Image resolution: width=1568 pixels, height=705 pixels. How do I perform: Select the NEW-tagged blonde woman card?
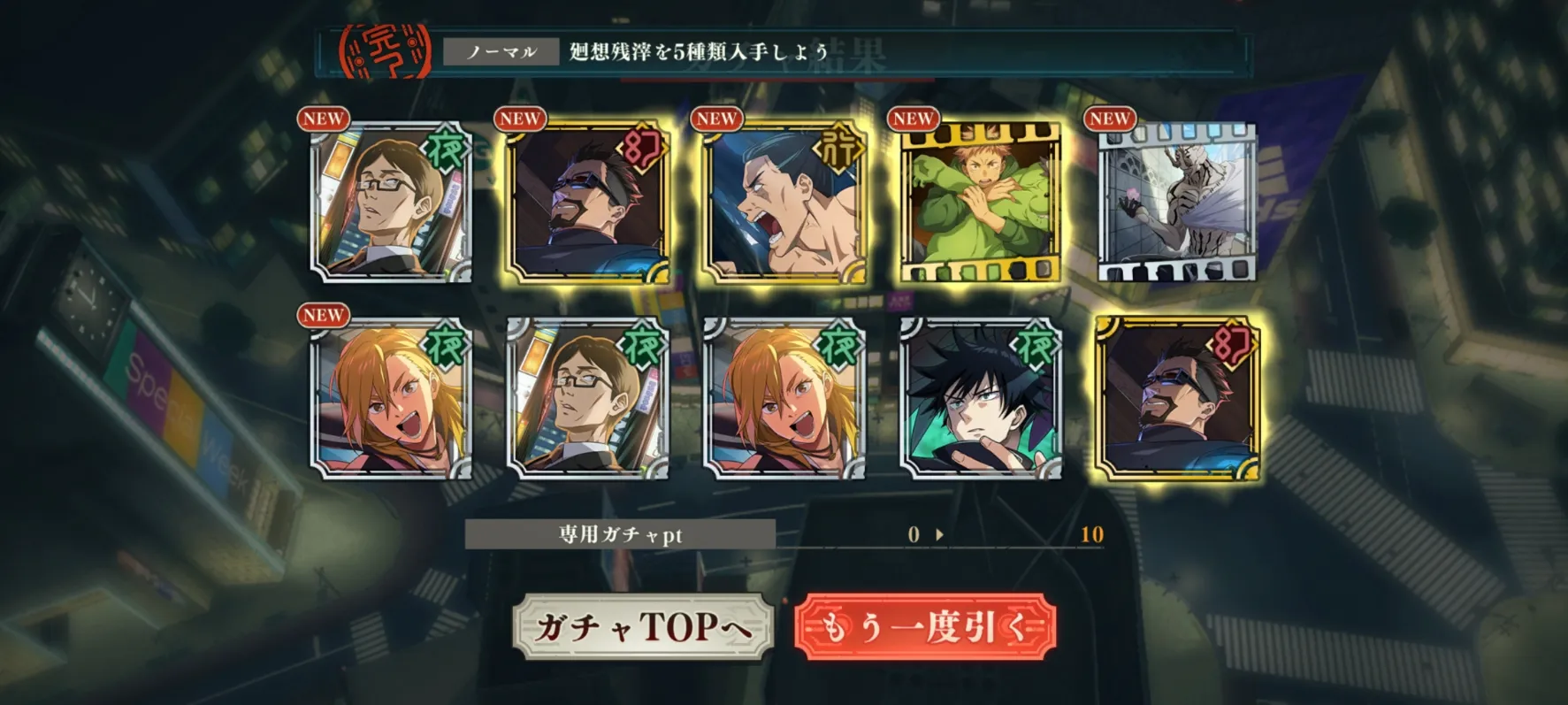pyautogui.click(x=392, y=399)
